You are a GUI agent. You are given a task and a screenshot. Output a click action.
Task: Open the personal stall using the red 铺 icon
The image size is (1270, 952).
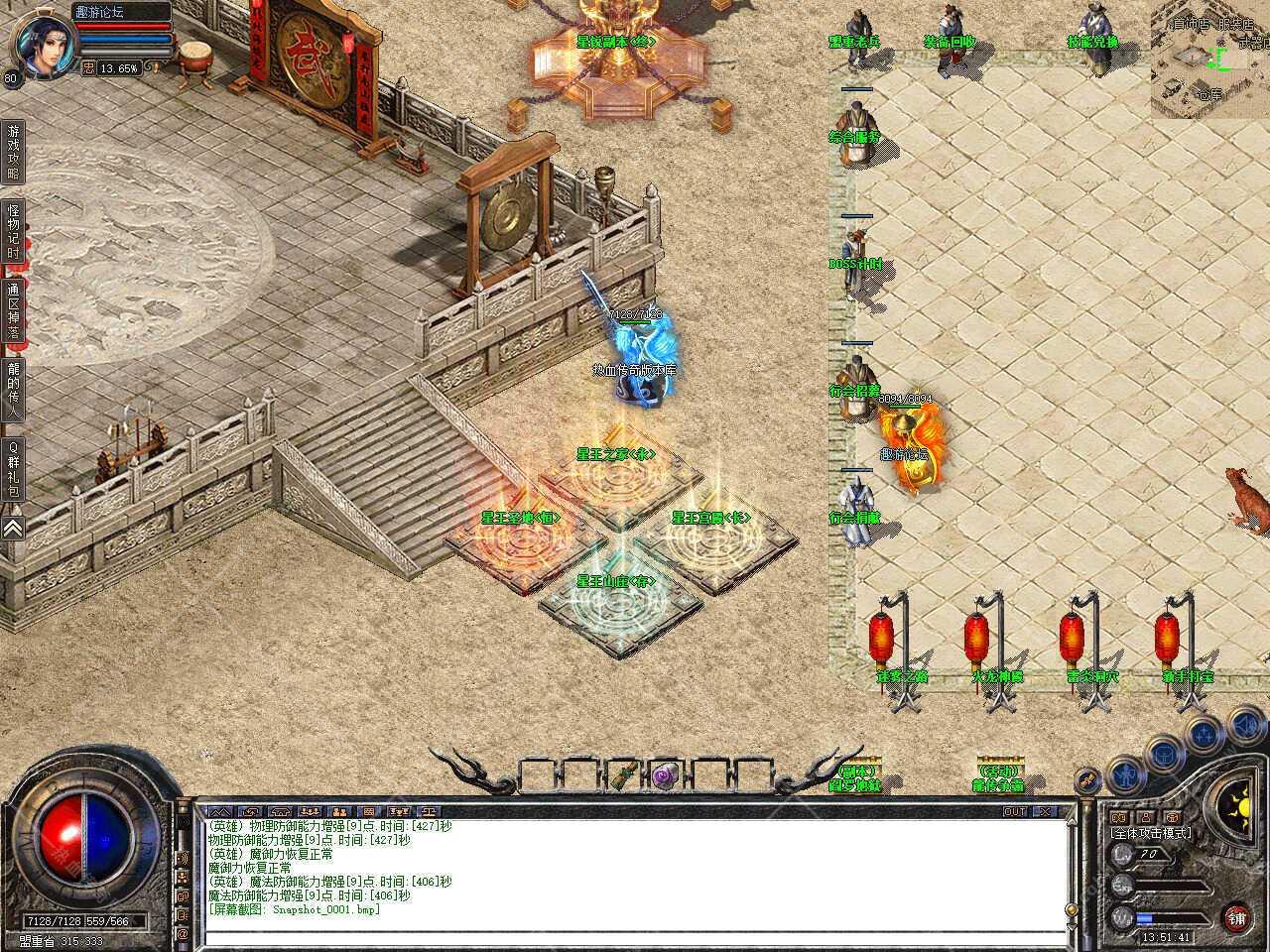click(1237, 918)
